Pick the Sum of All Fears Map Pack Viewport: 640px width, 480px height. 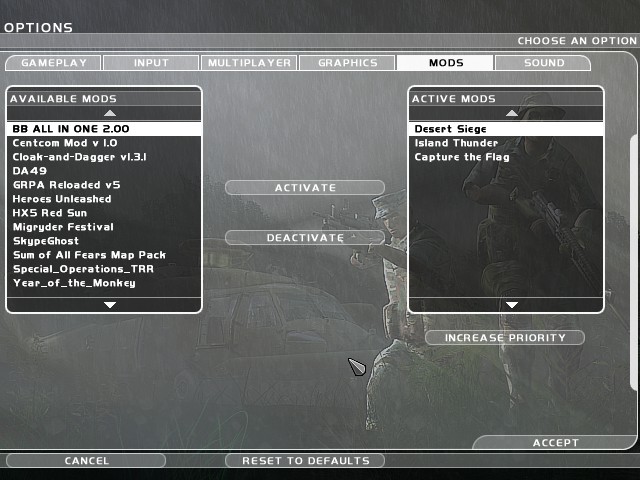click(89, 255)
